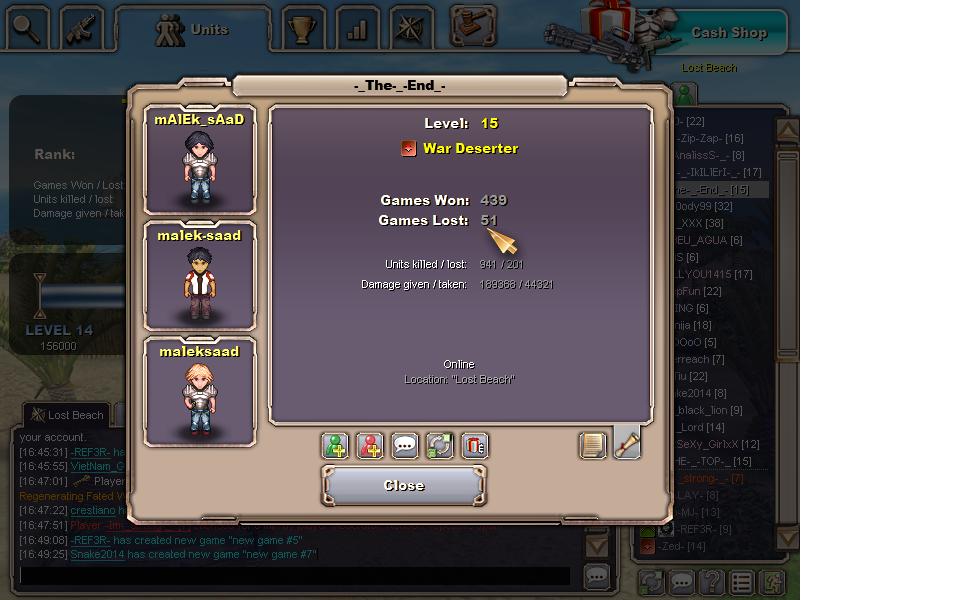The image size is (958, 600).
Task: Open the Cash Shop
Action: [x=728, y=32]
